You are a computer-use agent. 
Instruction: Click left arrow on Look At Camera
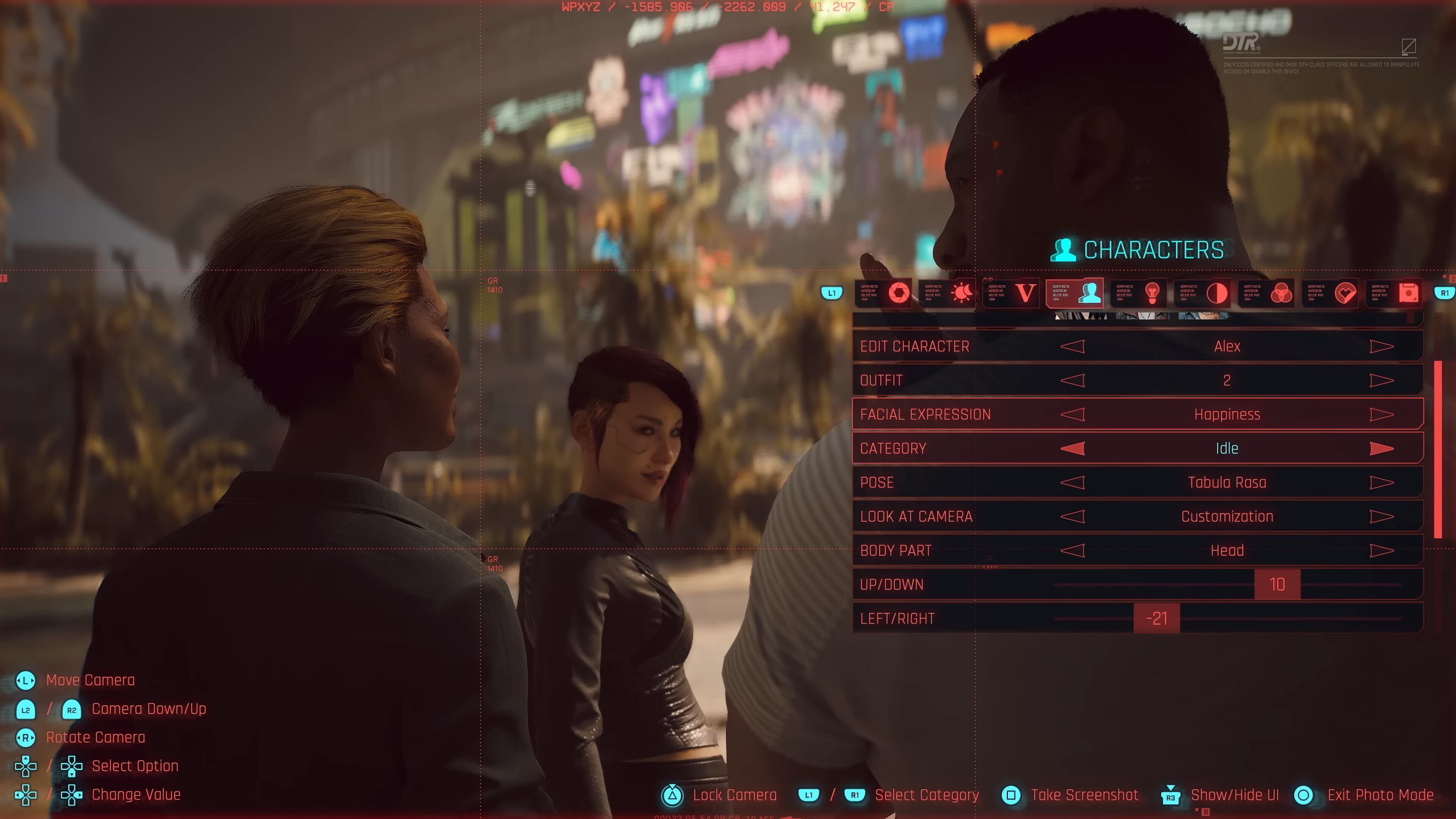coord(1072,516)
